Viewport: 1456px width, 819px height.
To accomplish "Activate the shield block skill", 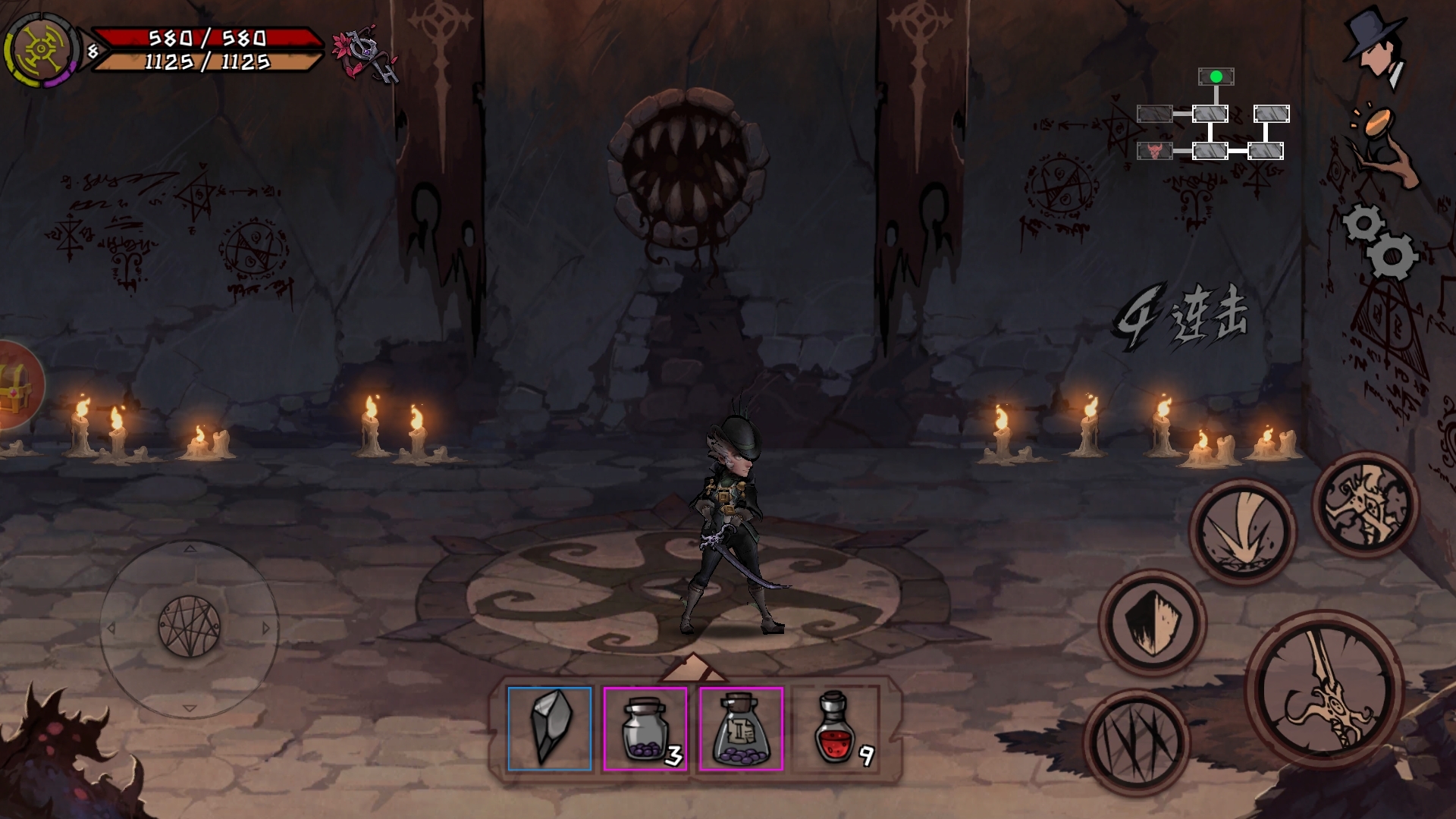I will (1151, 622).
